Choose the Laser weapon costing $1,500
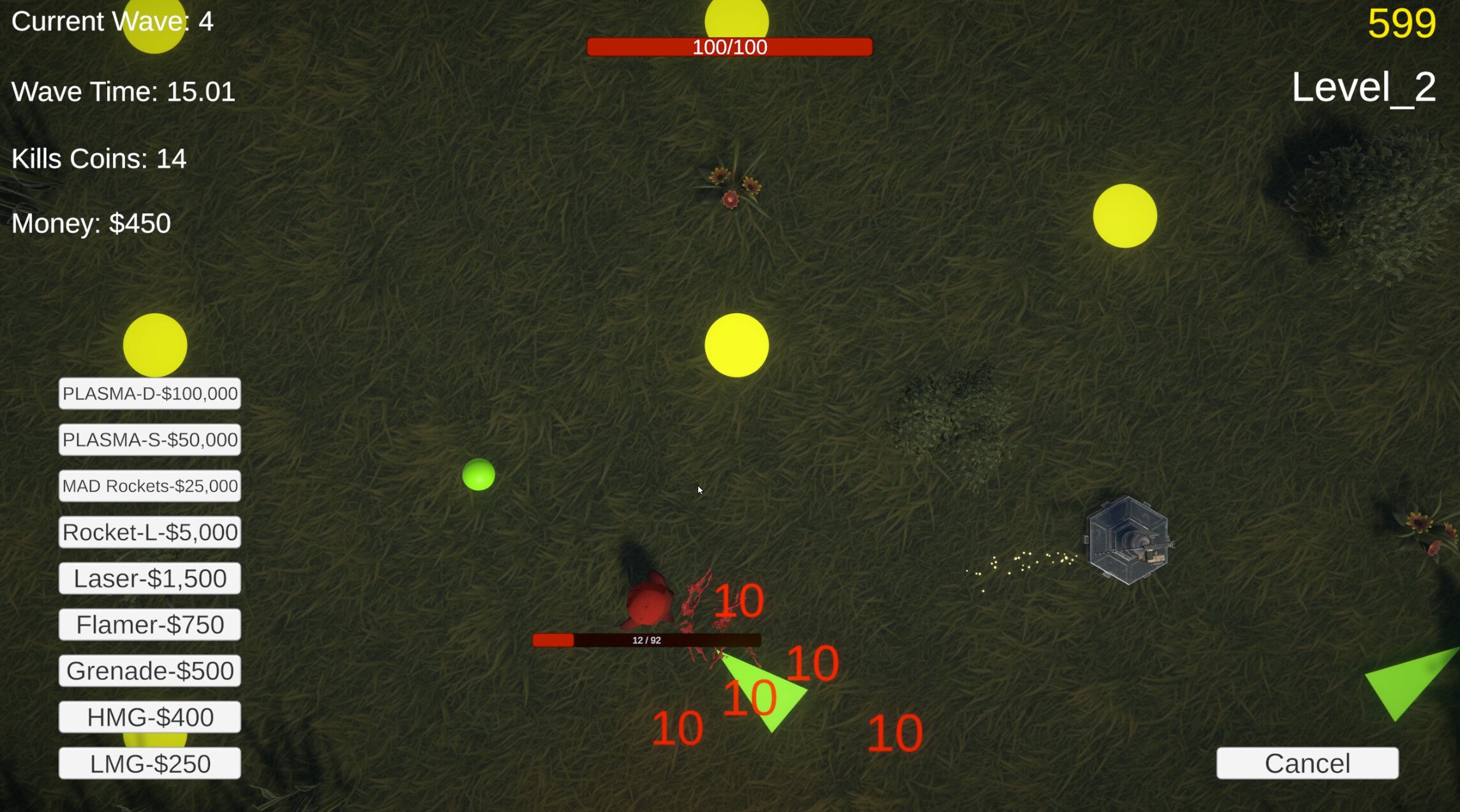 149,578
